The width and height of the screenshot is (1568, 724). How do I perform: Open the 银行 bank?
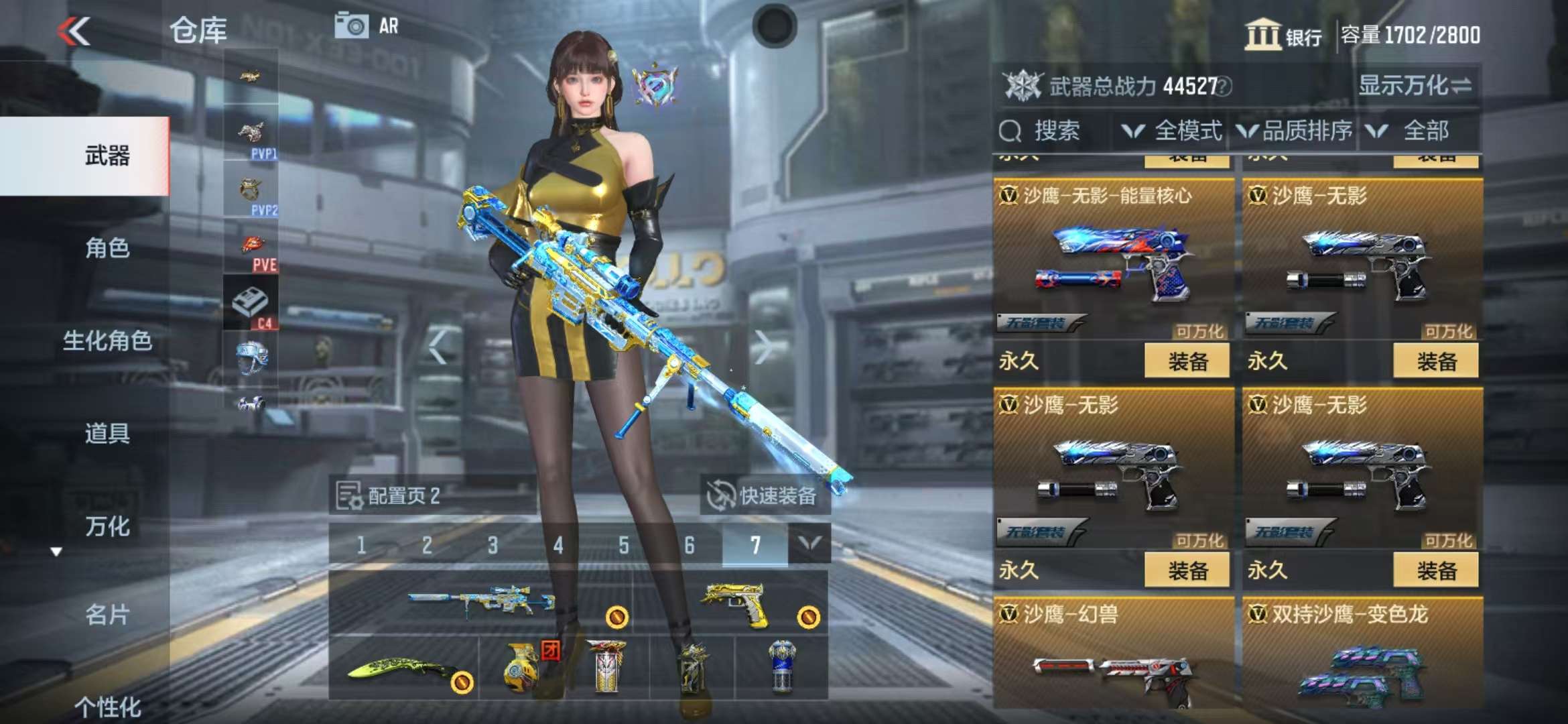[x=1284, y=35]
